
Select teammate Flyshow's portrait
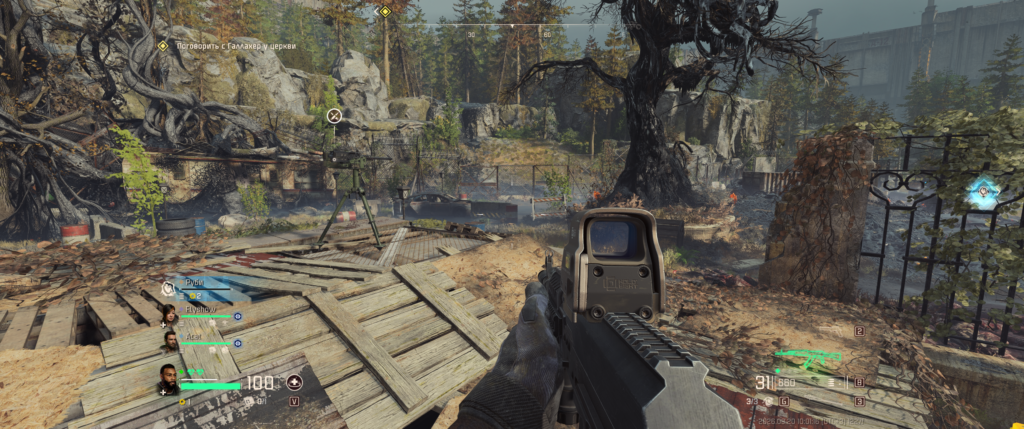pos(170,316)
